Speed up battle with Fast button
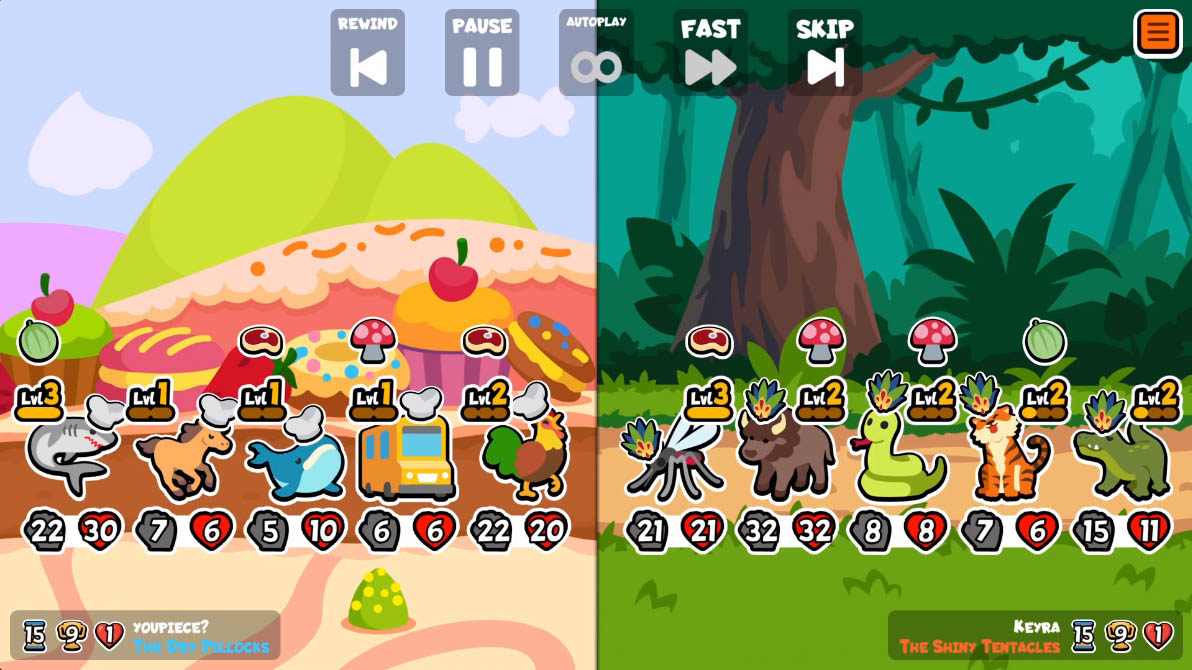1192x670 pixels. (710, 54)
